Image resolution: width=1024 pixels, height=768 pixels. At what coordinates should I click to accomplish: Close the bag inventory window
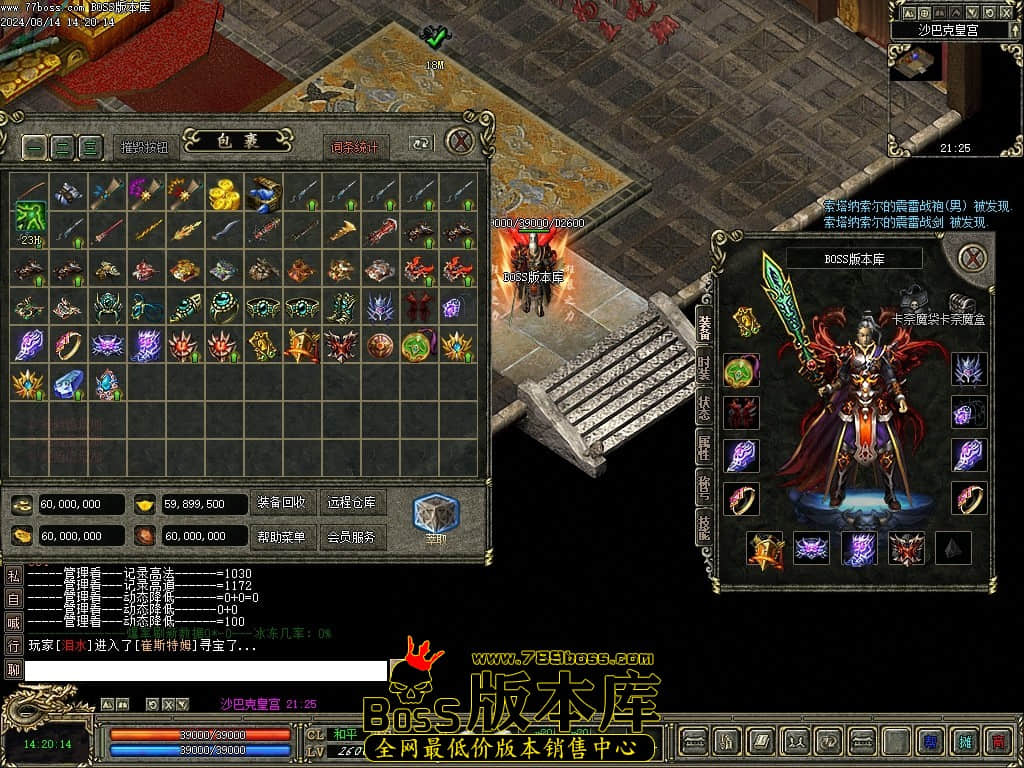[459, 141]
